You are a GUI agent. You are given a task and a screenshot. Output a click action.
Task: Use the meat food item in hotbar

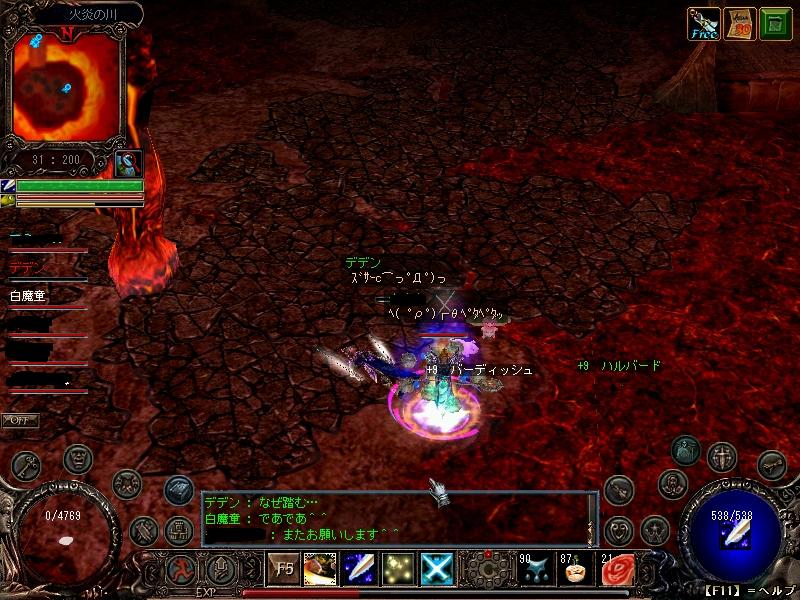click(320, 570)
